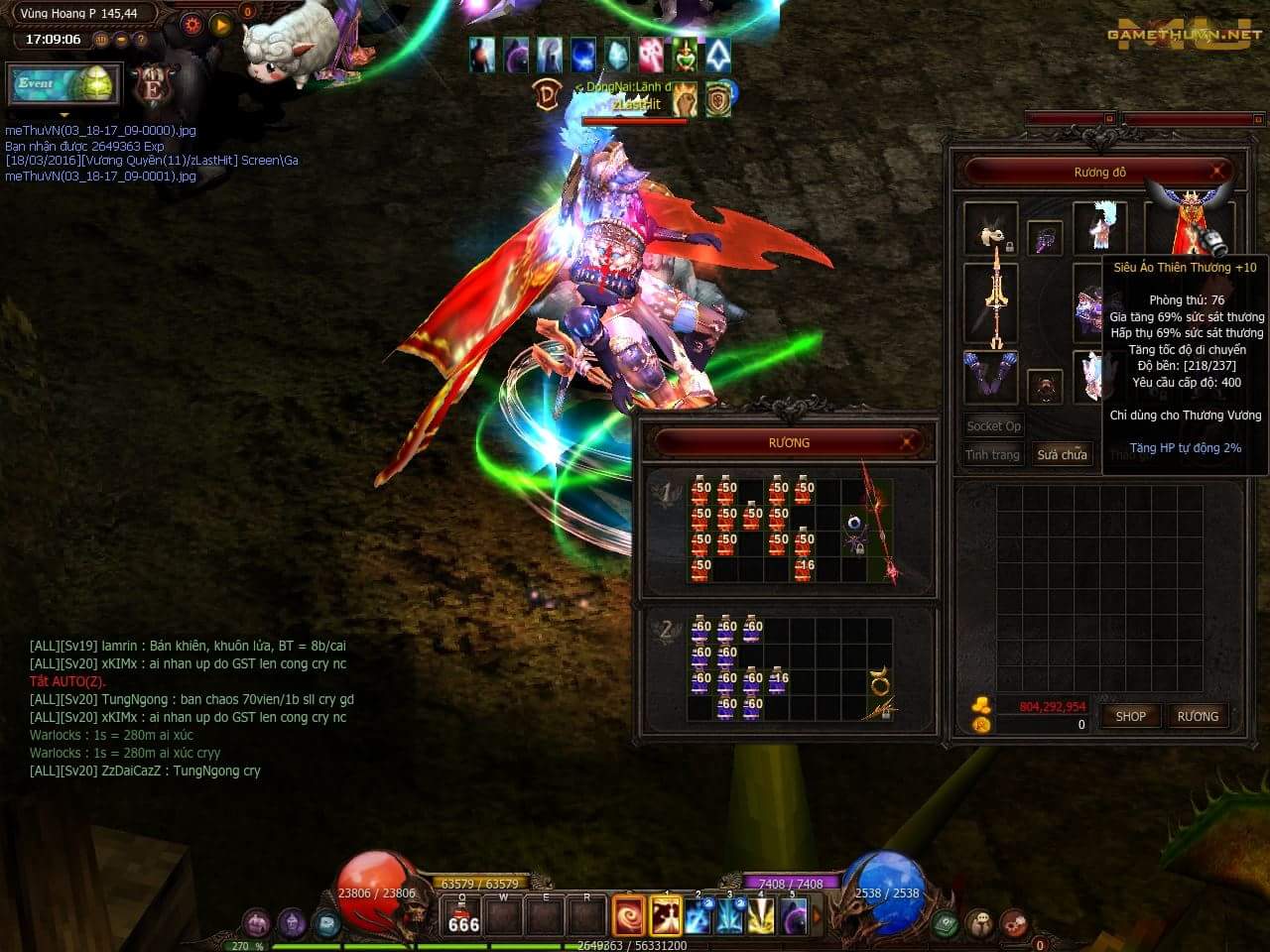Screen dimensions: 1270x952
Task: Select the equipped purple gloves slot
Action: 989,376
